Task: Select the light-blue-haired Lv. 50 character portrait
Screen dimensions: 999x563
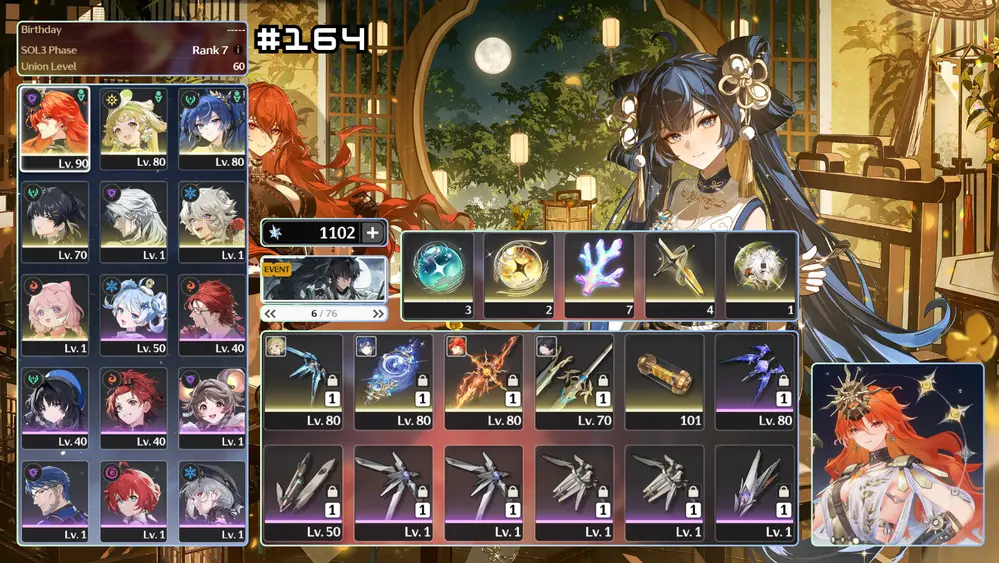Action: click(x=133, y=315)
